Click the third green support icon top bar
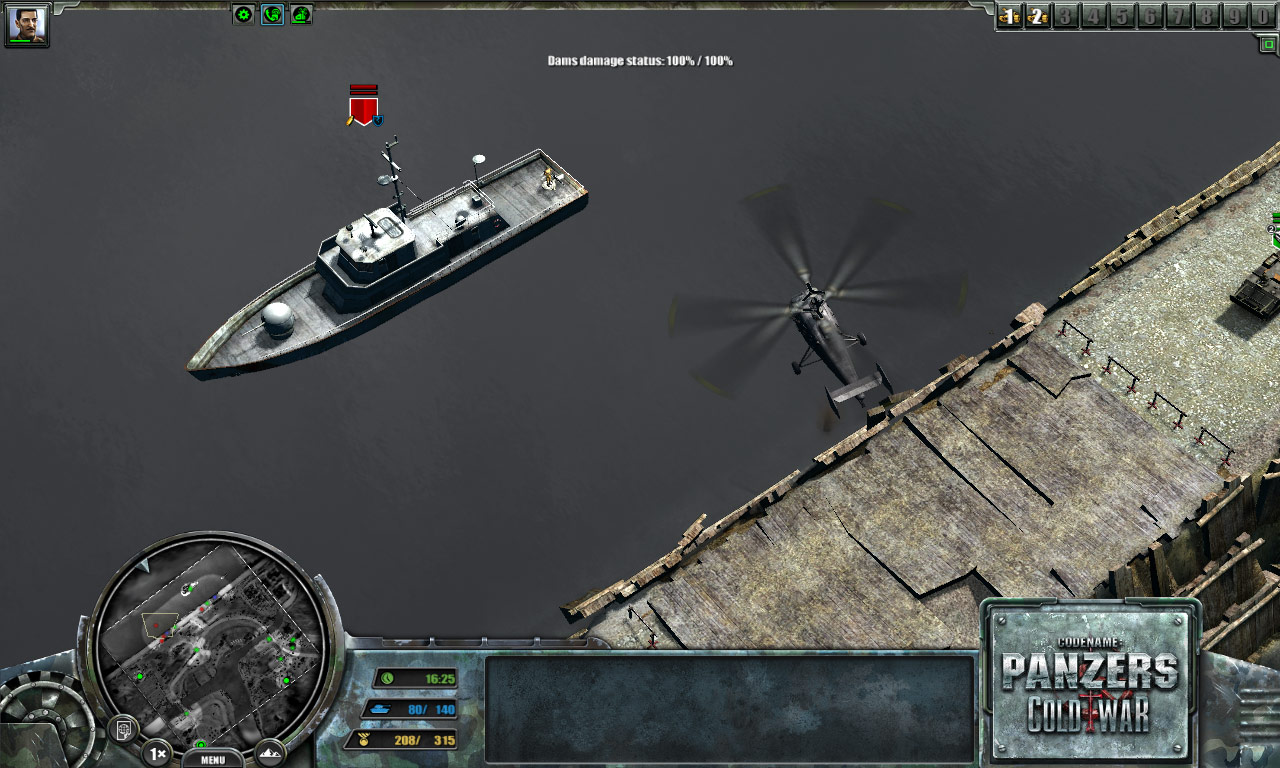 click(302, 13)
